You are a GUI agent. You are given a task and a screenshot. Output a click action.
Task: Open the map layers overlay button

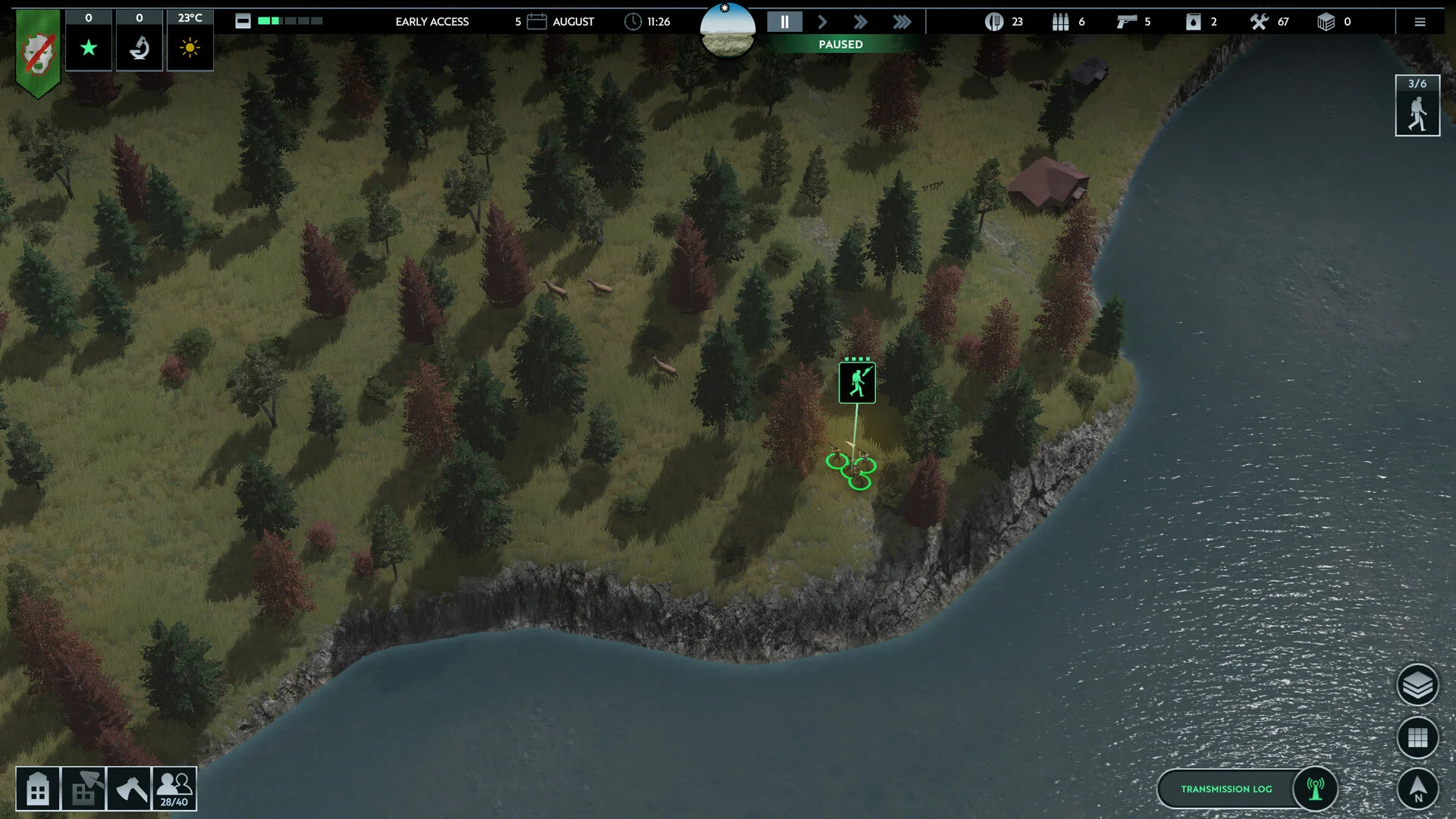click(x=1417, y=686)
